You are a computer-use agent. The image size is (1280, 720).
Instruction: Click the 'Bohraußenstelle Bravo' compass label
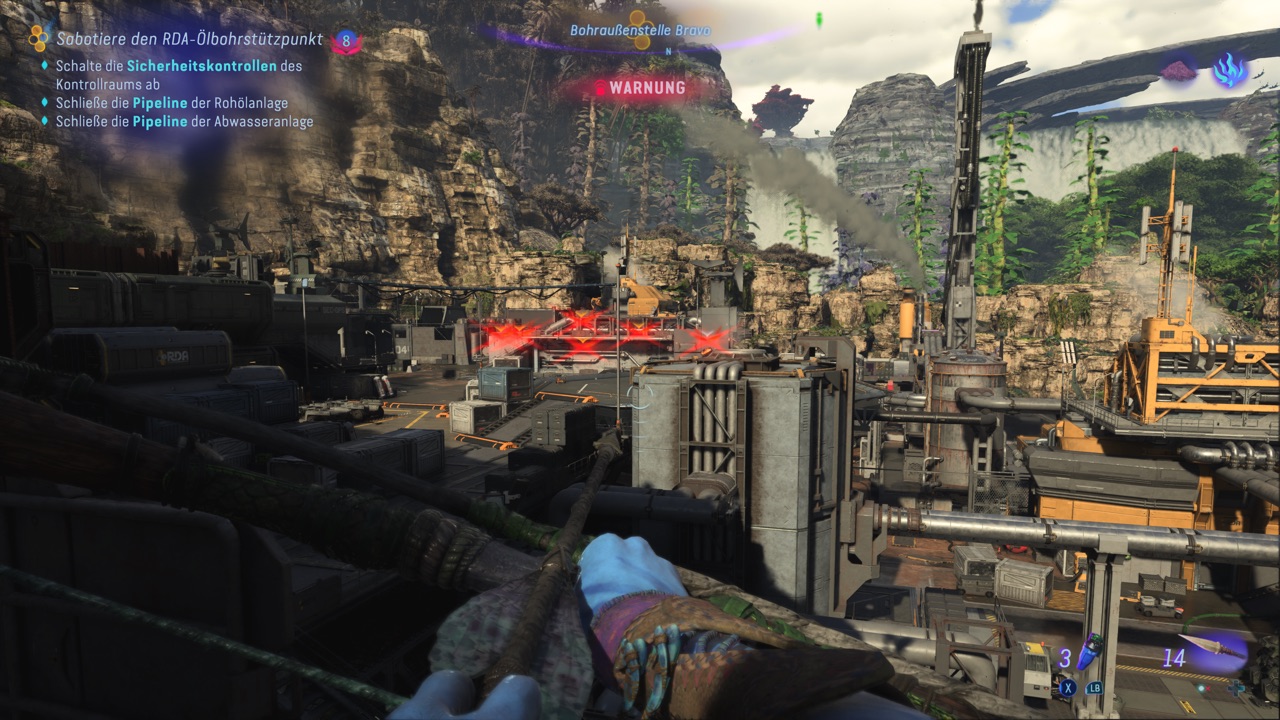click(640, 30)
